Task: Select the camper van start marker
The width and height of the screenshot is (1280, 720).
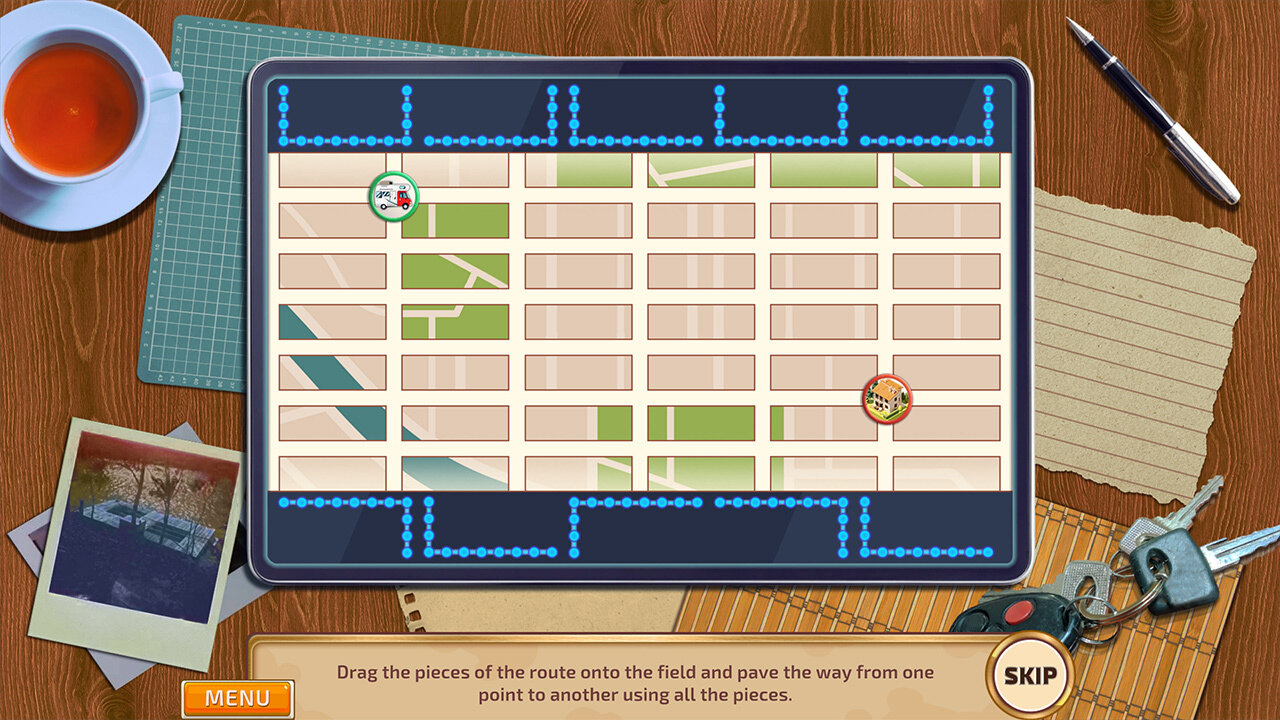Action: click(x=393, y=196)
